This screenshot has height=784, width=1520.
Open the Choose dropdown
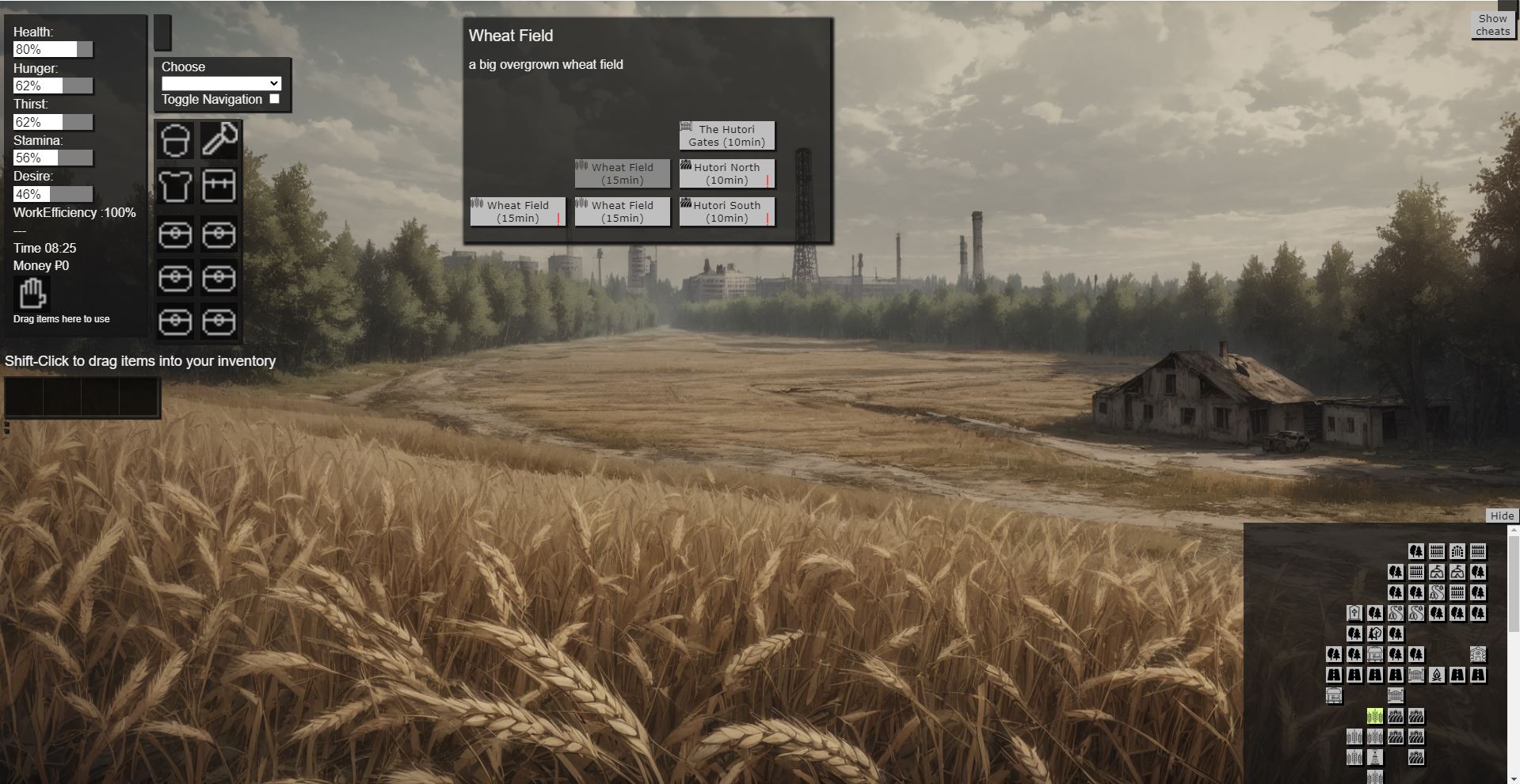click(x=221, y=83)
